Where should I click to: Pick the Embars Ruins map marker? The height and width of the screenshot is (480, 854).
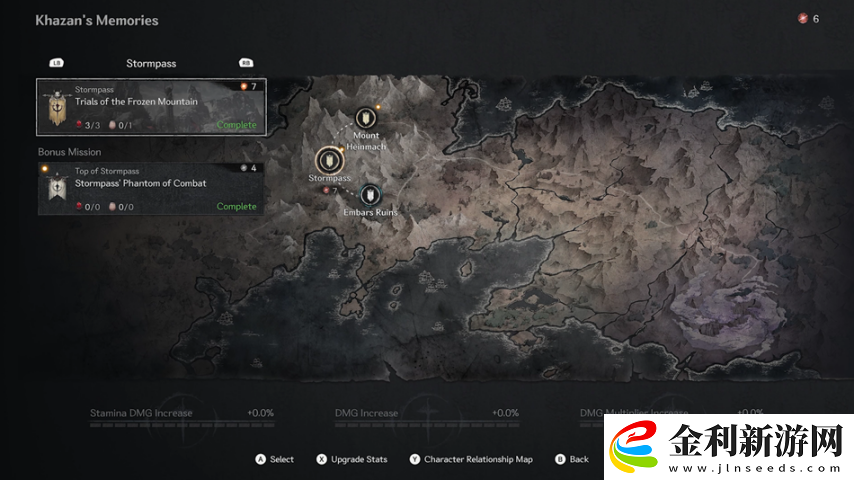pos(370,194)
